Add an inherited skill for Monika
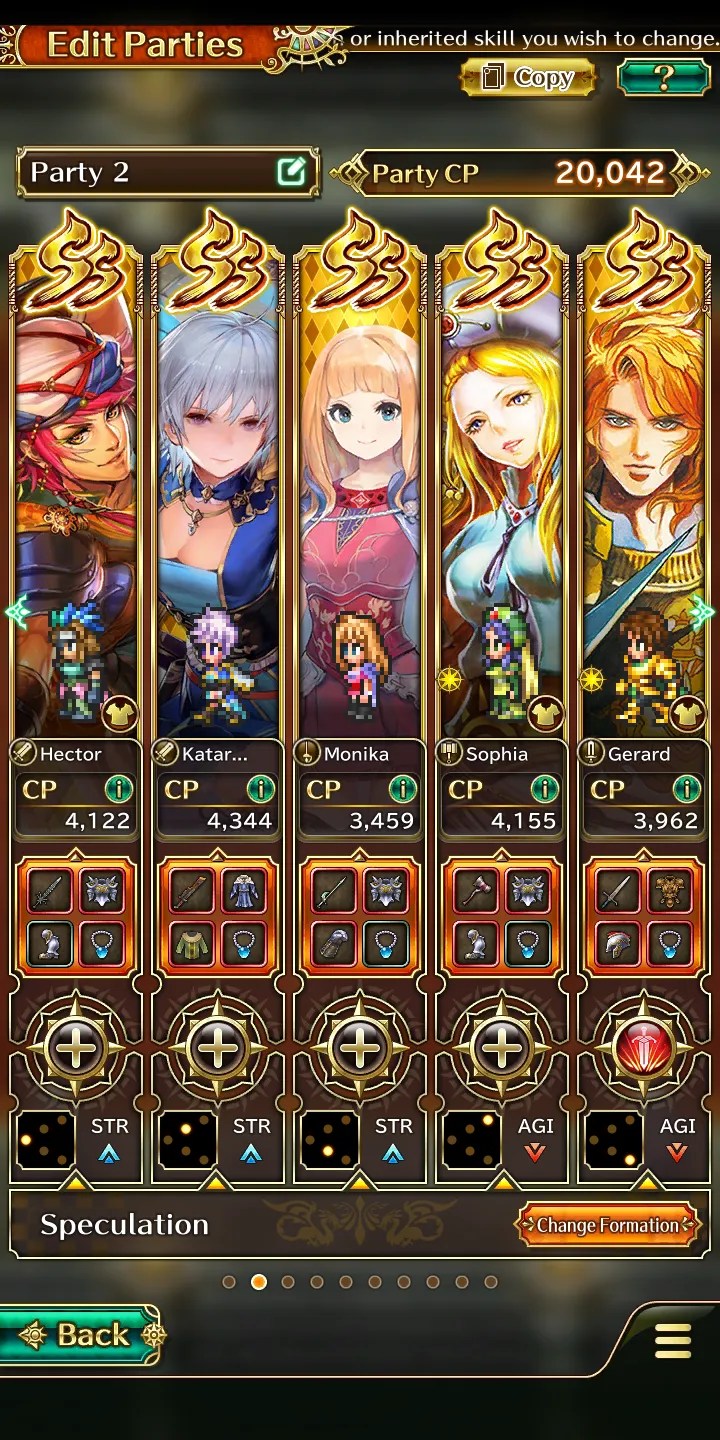This screenshot has width=720, height=1440. pos(360,1049)
